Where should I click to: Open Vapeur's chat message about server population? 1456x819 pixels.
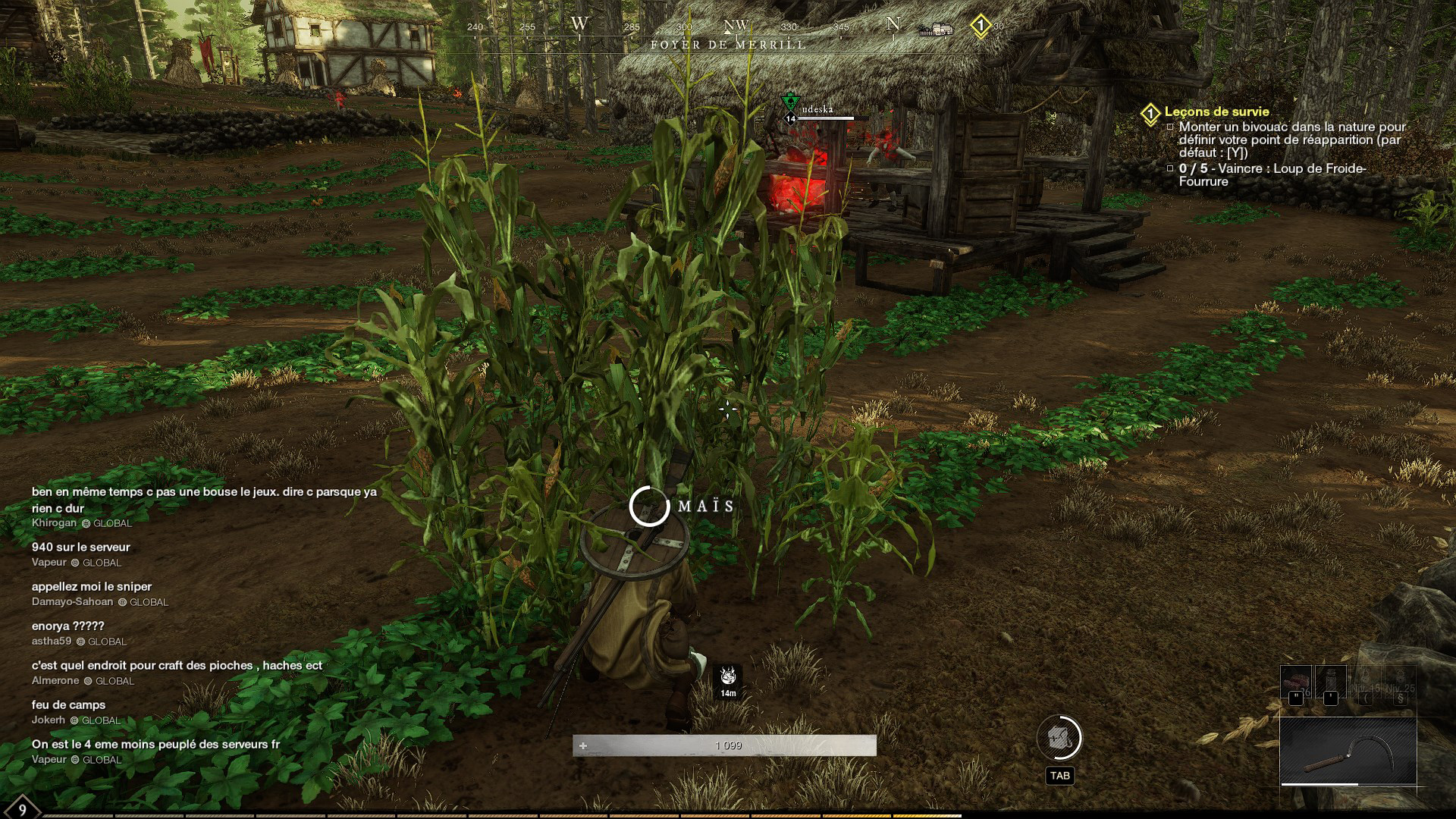155,745
